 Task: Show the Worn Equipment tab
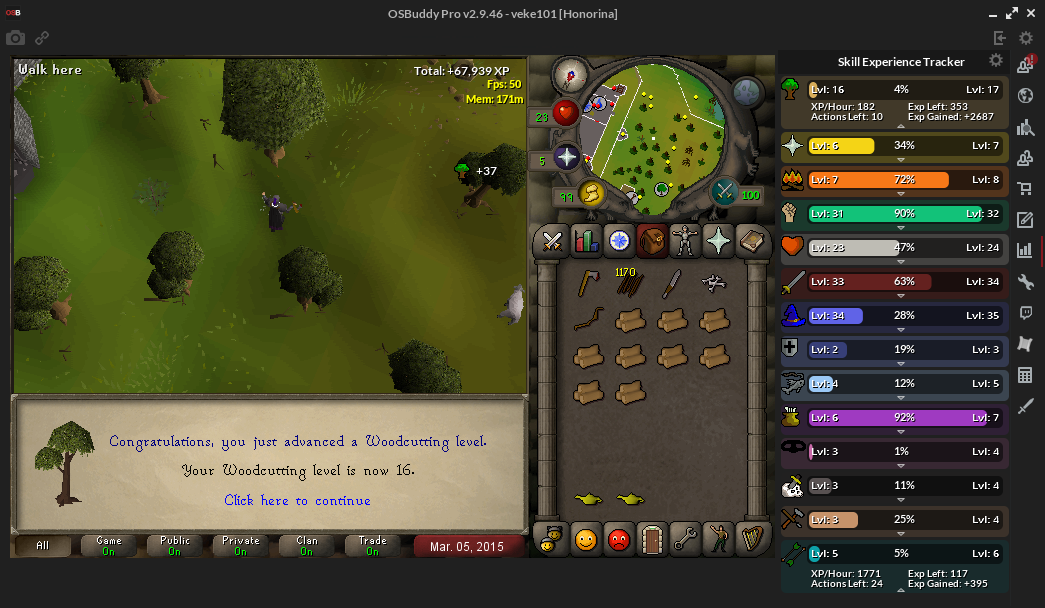[685, 240]
